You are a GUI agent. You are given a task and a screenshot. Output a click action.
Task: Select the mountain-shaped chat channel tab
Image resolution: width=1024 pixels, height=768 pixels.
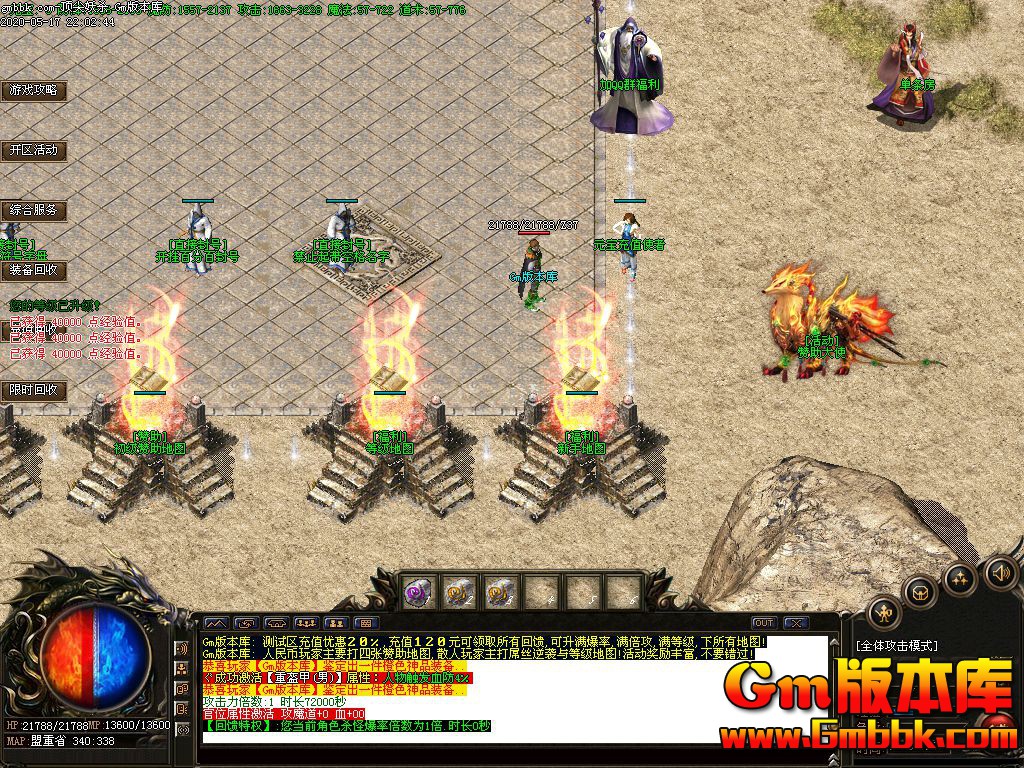(216, 623)
